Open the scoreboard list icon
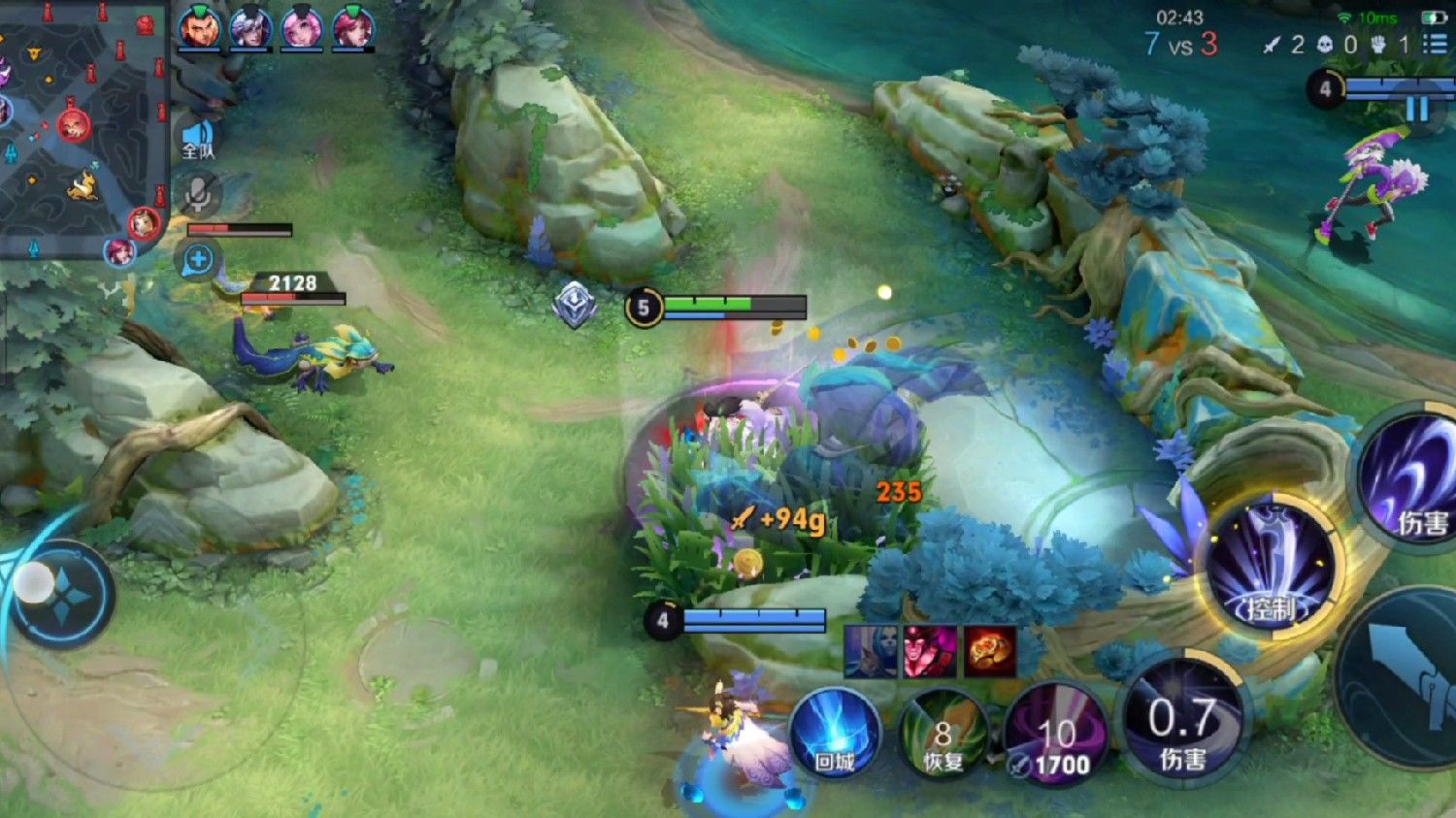 point(1434,44)
